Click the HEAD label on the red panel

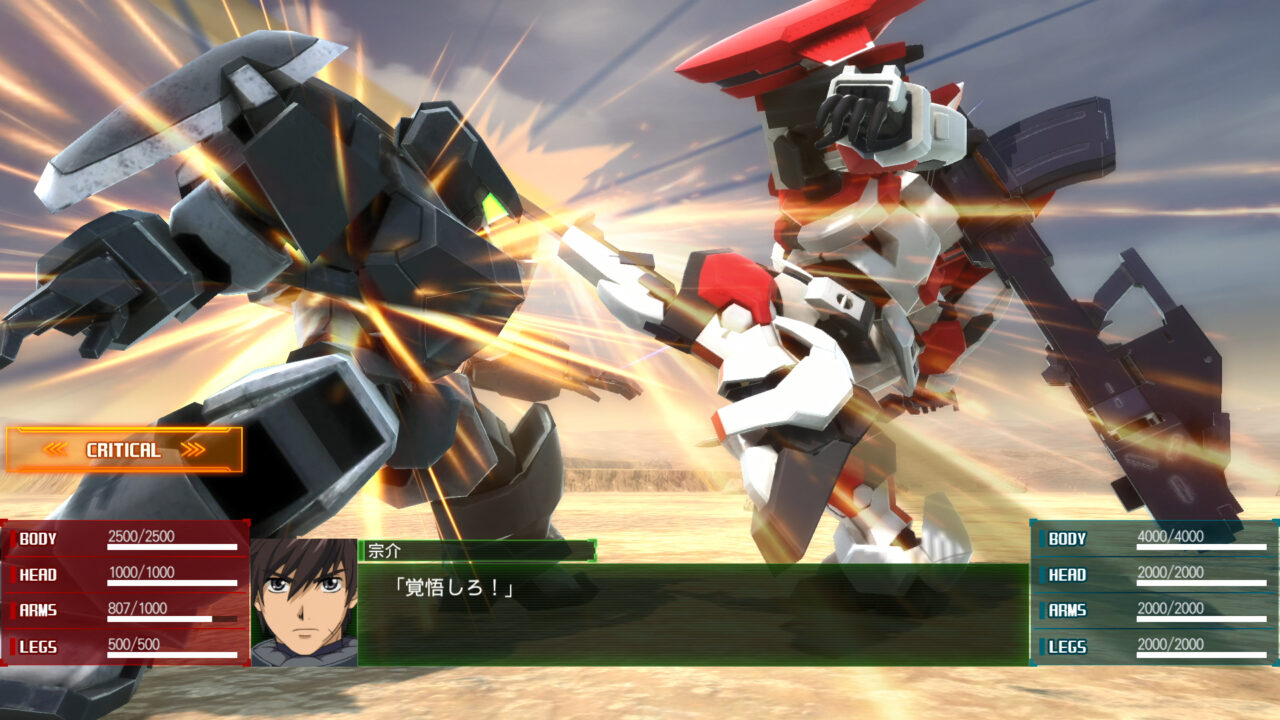point(35,574)
